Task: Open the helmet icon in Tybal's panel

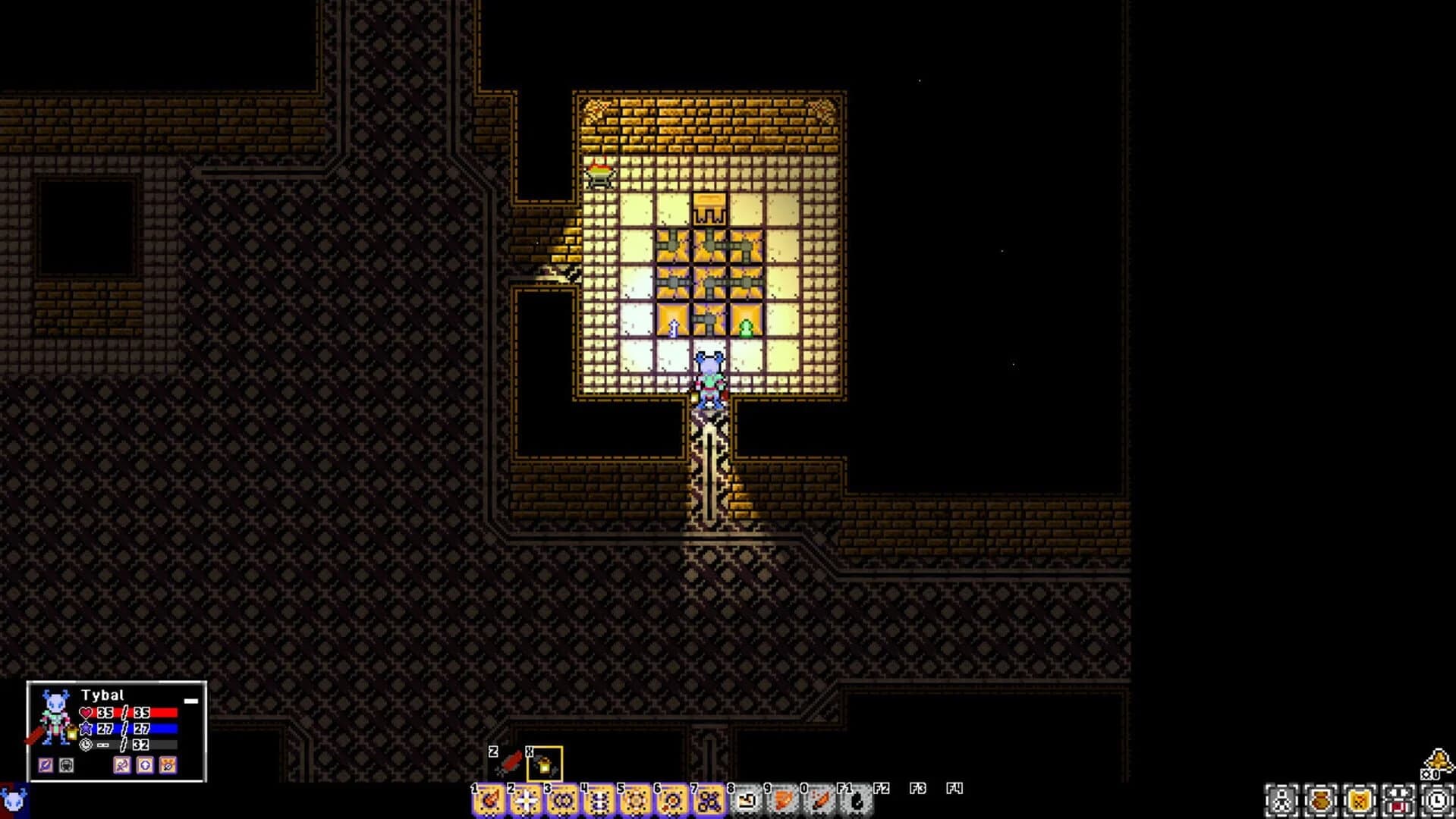Action: click(x=66, y=766)
